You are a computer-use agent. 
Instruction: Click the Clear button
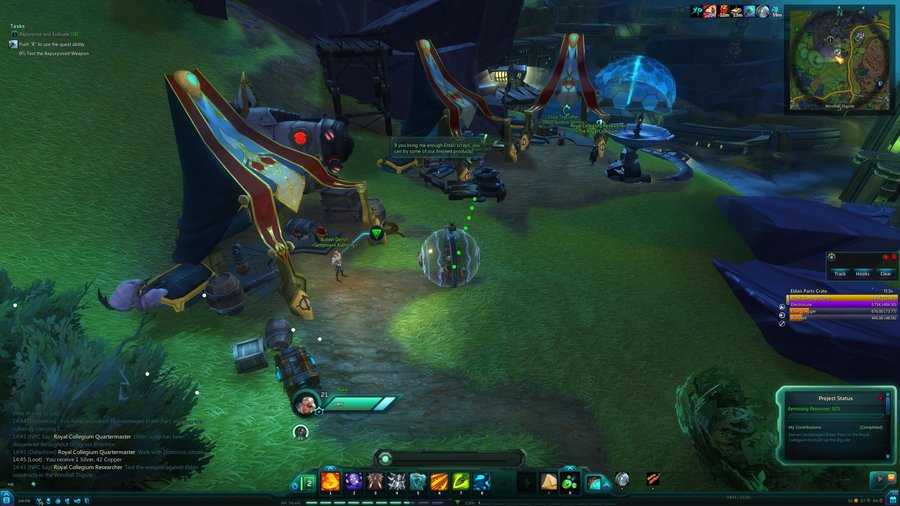click(885, 273)
